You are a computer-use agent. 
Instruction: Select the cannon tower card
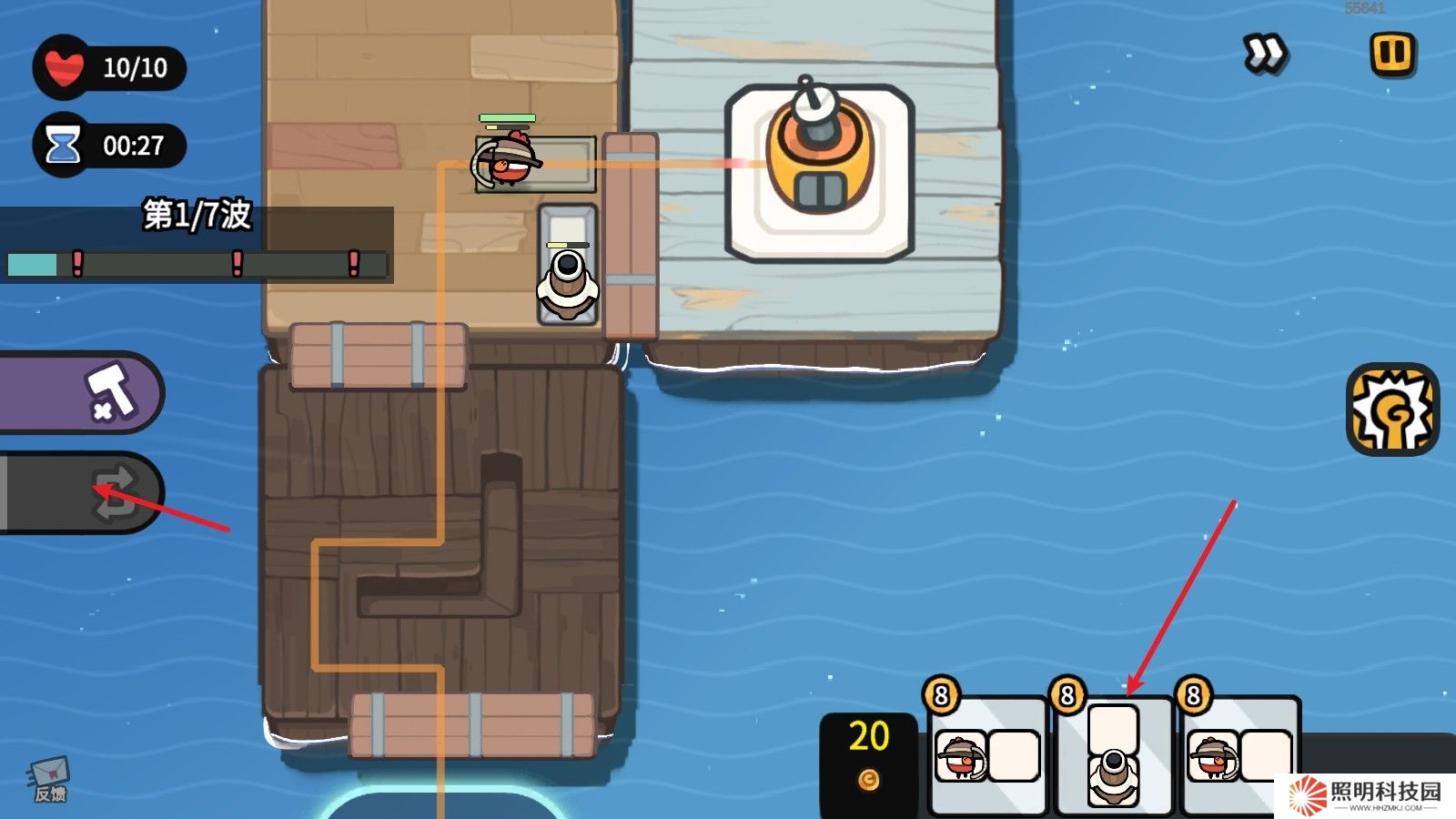click(1114, 755)
